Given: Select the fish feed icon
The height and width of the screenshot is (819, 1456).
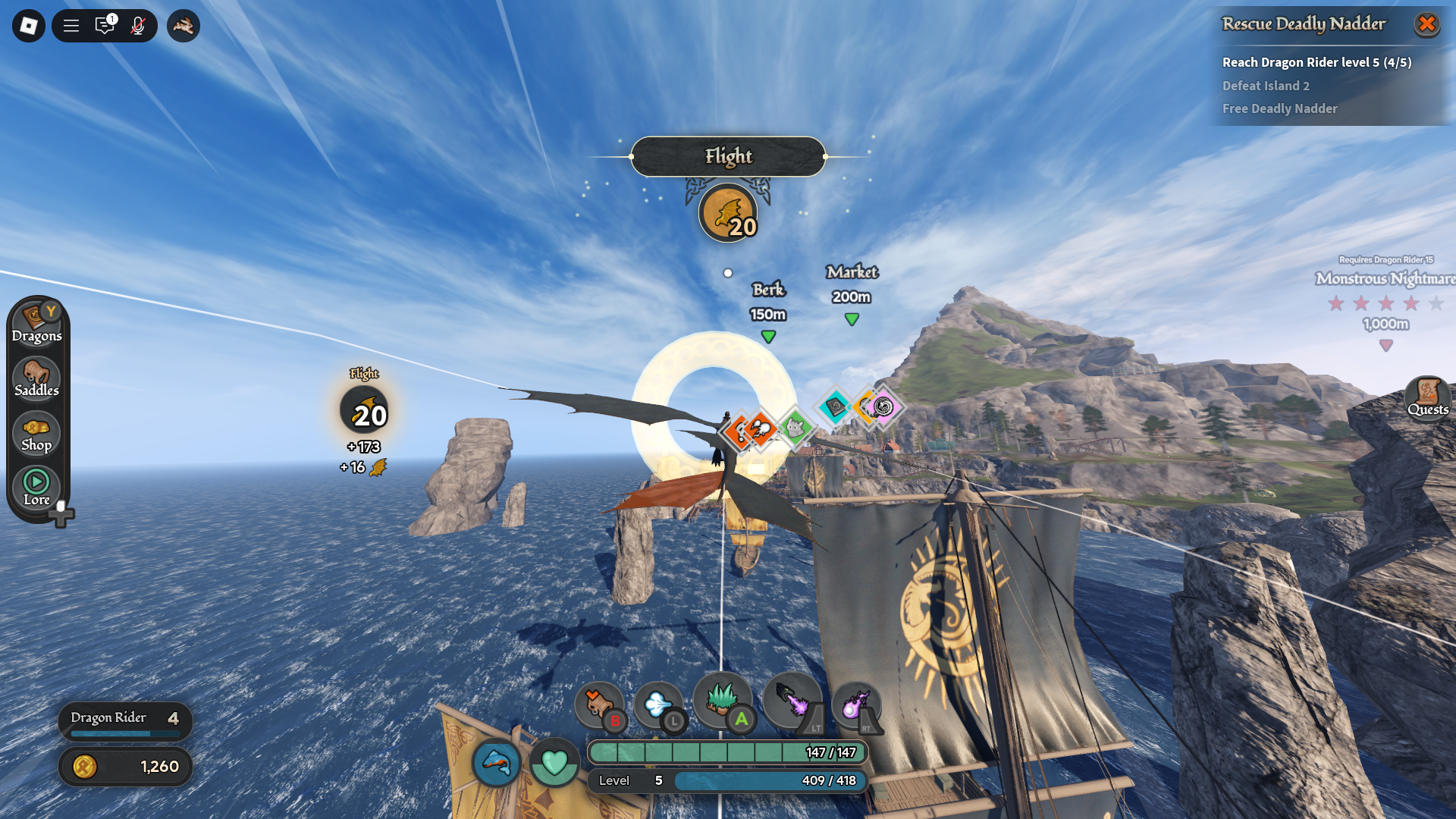Looking at the screenshot, I should coord(497,761).
